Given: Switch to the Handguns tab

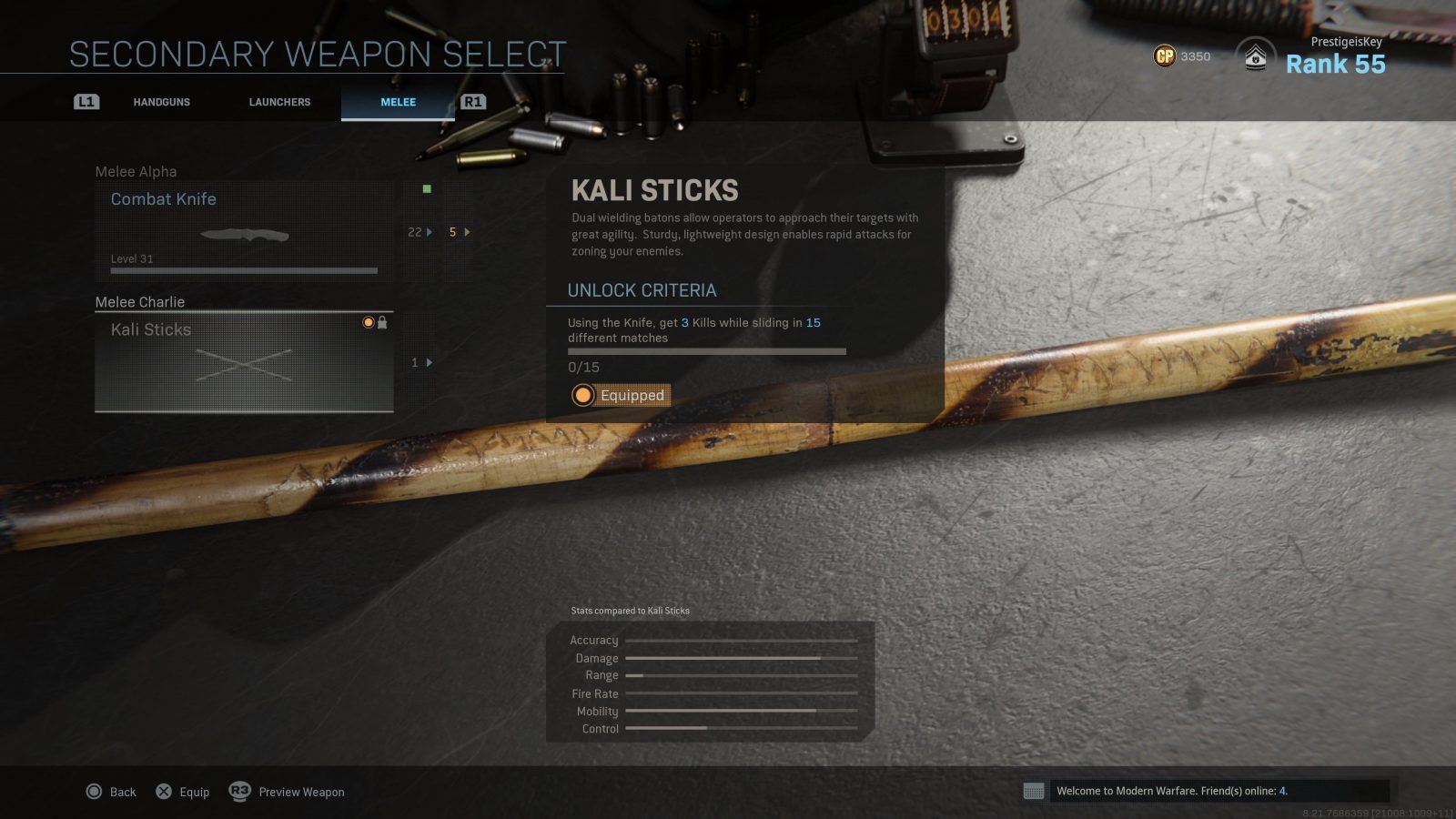Looking at the screenshot, I should pyautogui.click(x=162, y=102).
